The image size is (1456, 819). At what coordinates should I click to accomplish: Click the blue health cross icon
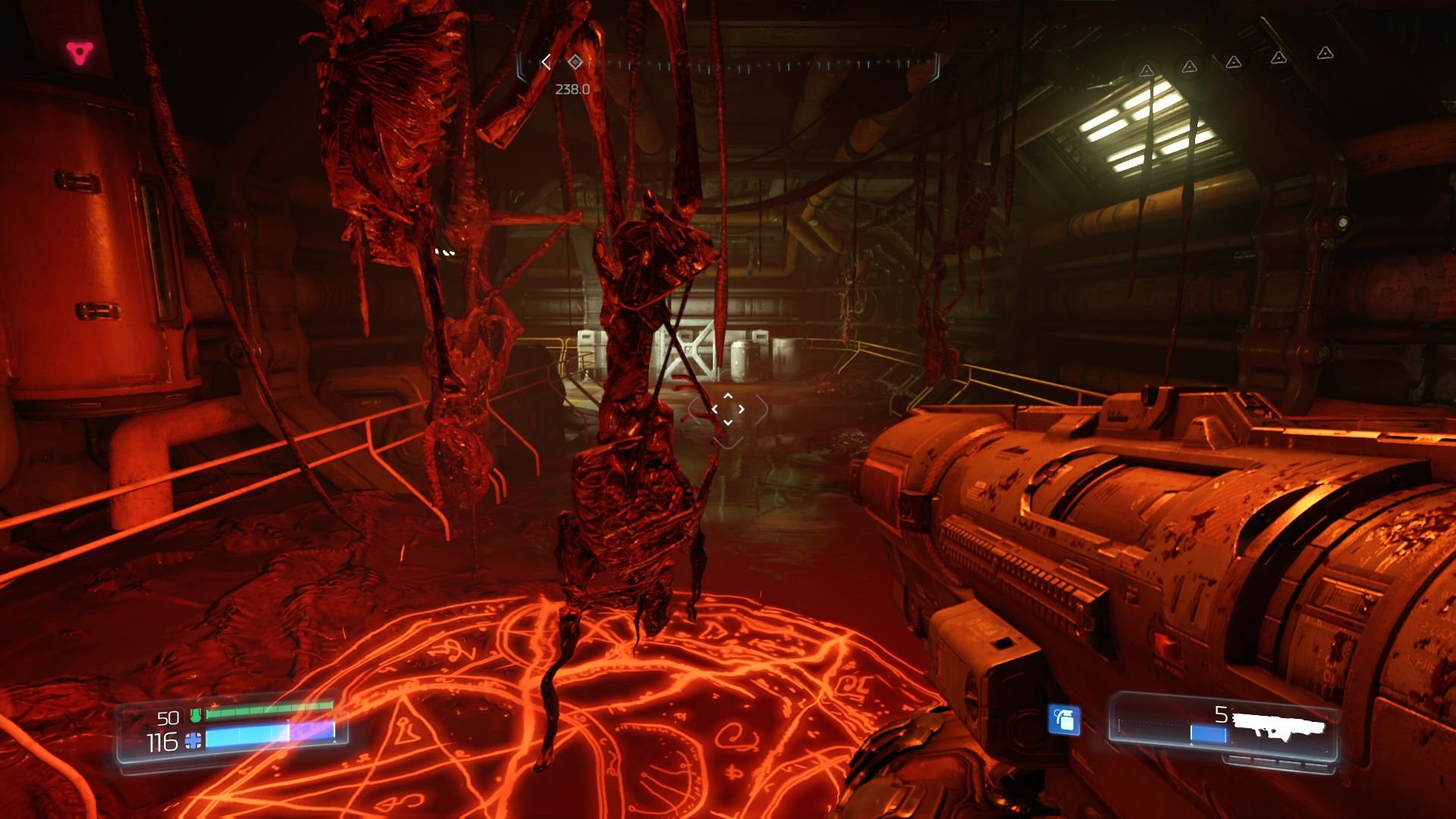pos(193,741)
